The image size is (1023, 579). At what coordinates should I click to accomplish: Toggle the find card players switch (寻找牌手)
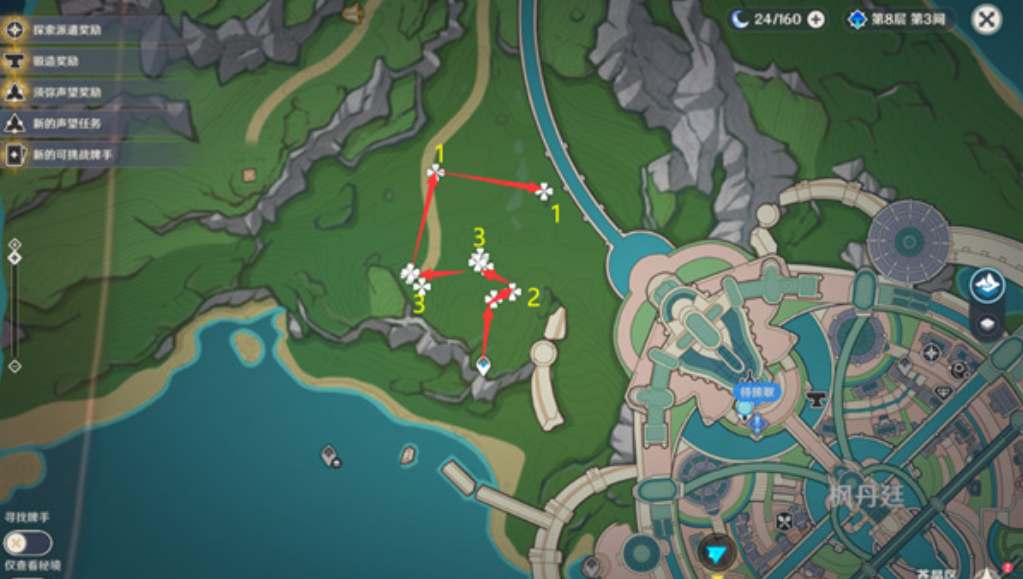point(27,542)
